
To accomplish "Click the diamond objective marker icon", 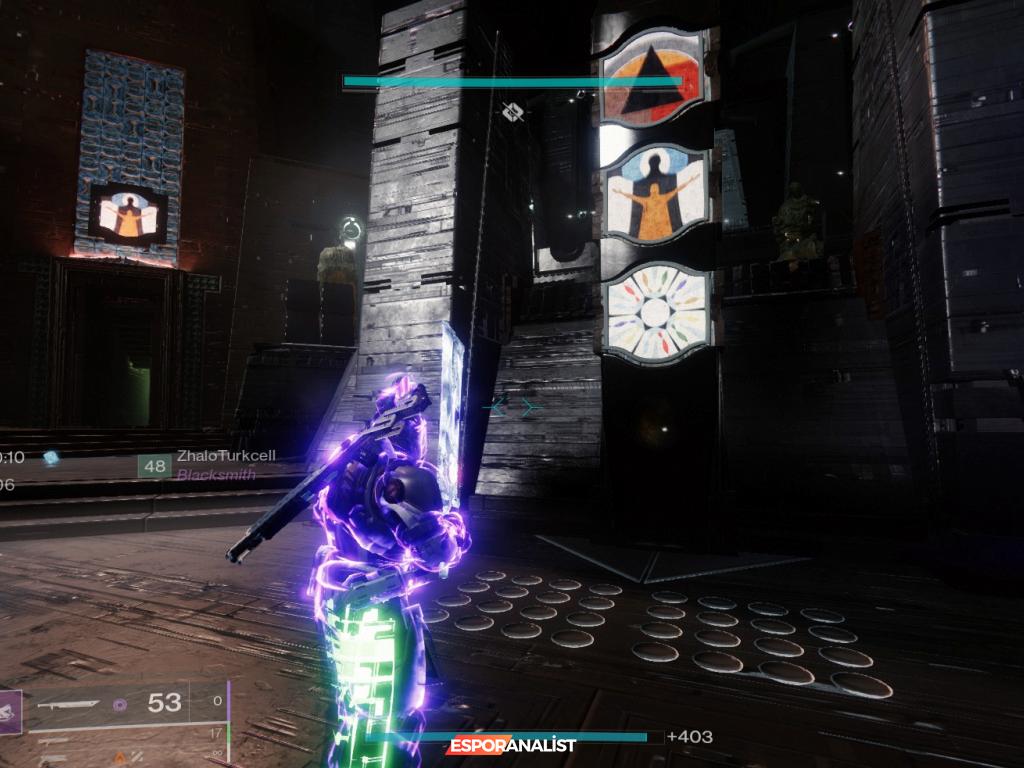I will [x=513, y=111].
